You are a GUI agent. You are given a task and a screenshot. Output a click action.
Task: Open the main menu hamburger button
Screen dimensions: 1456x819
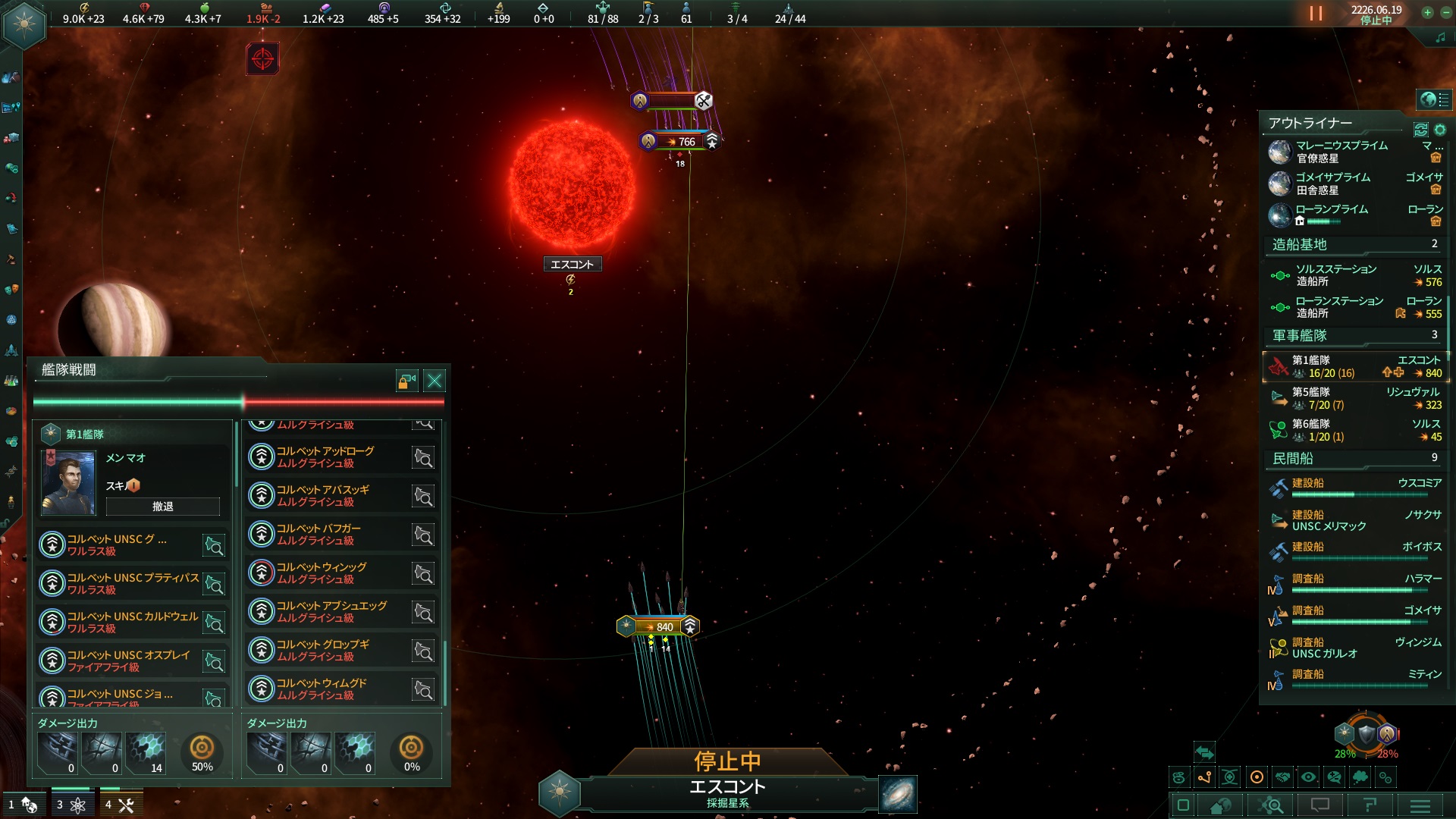[1420, 805]
